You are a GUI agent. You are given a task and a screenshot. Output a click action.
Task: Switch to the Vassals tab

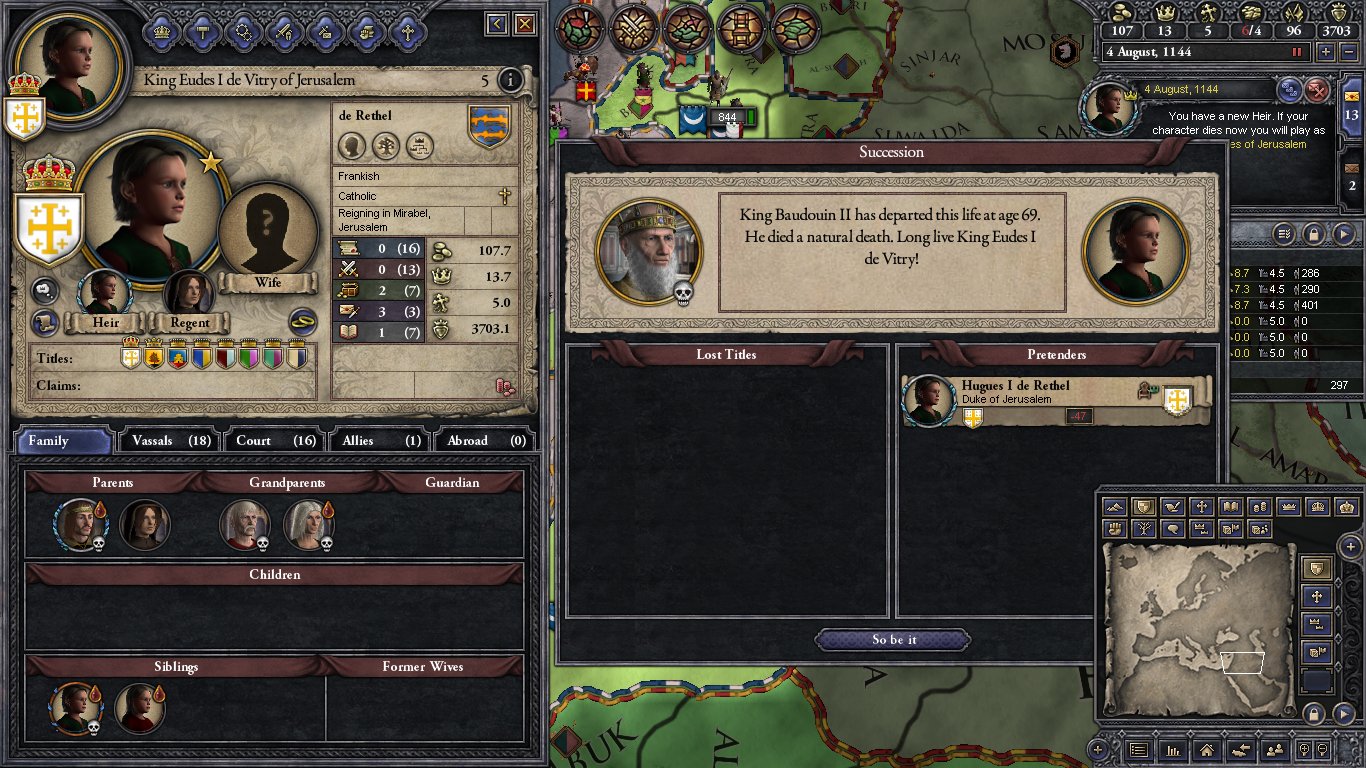[x=170, y=440]
